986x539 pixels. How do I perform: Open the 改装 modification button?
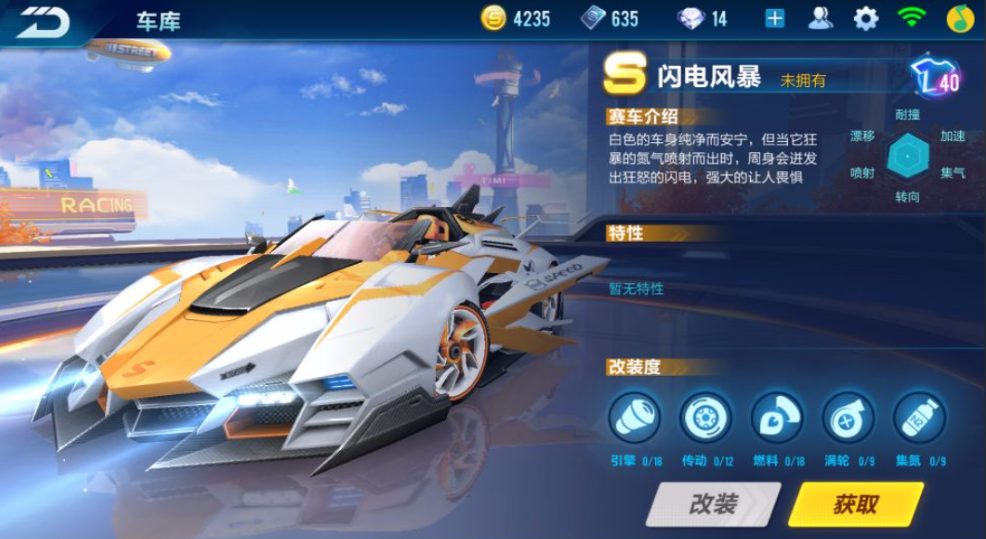click(x=712, y=504)
